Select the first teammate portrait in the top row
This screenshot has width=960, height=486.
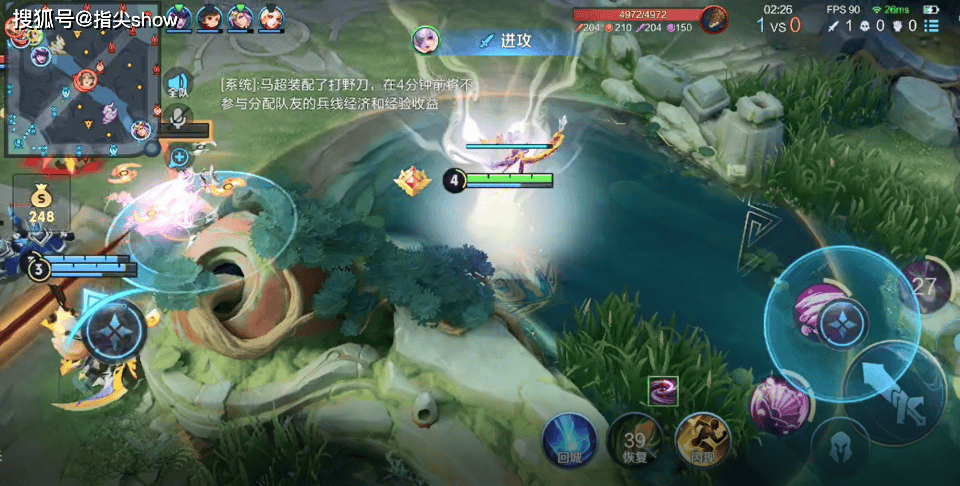pyautogui.click(x=178, y=17)
